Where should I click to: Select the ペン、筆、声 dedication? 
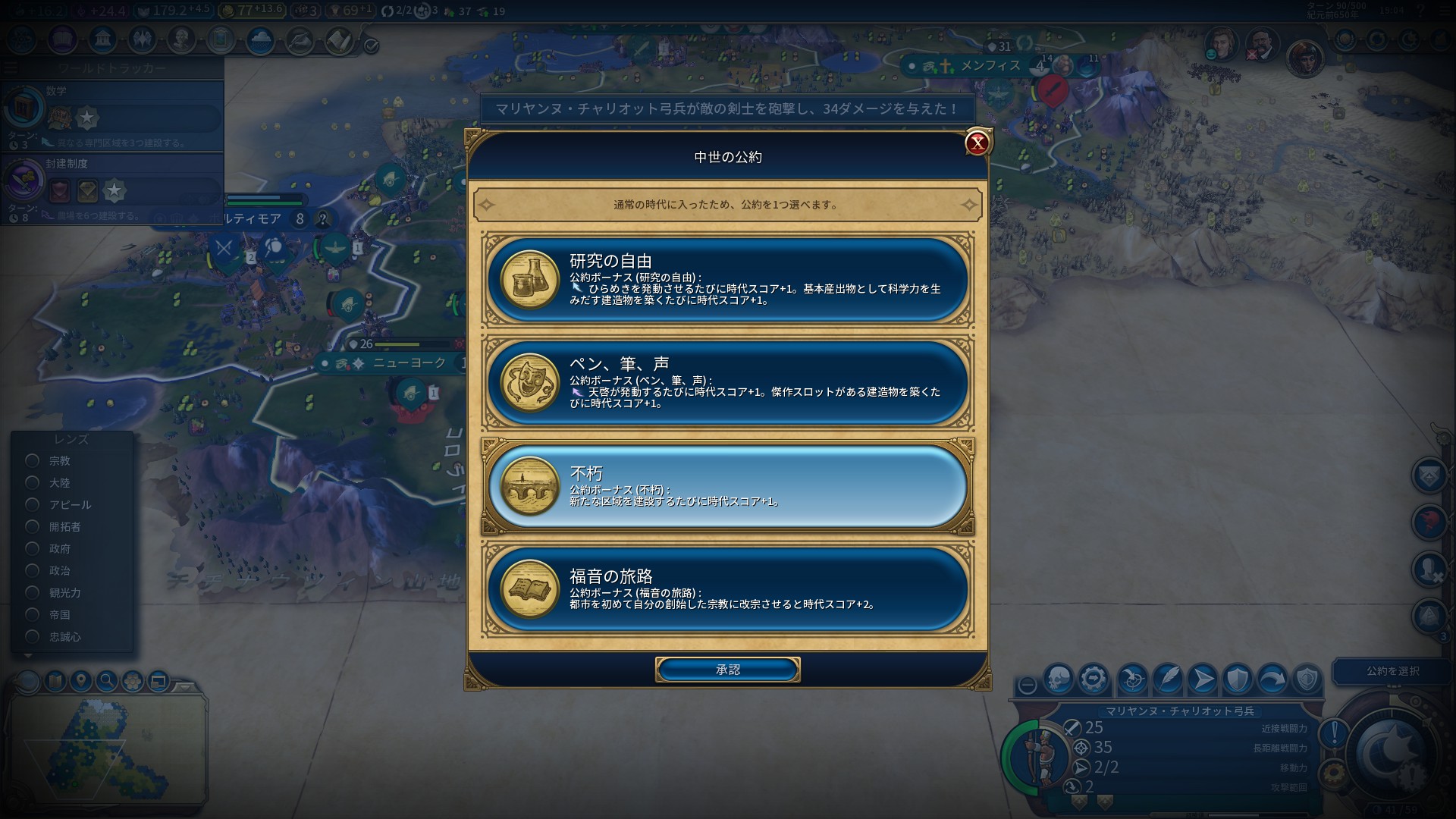(728, 382)
